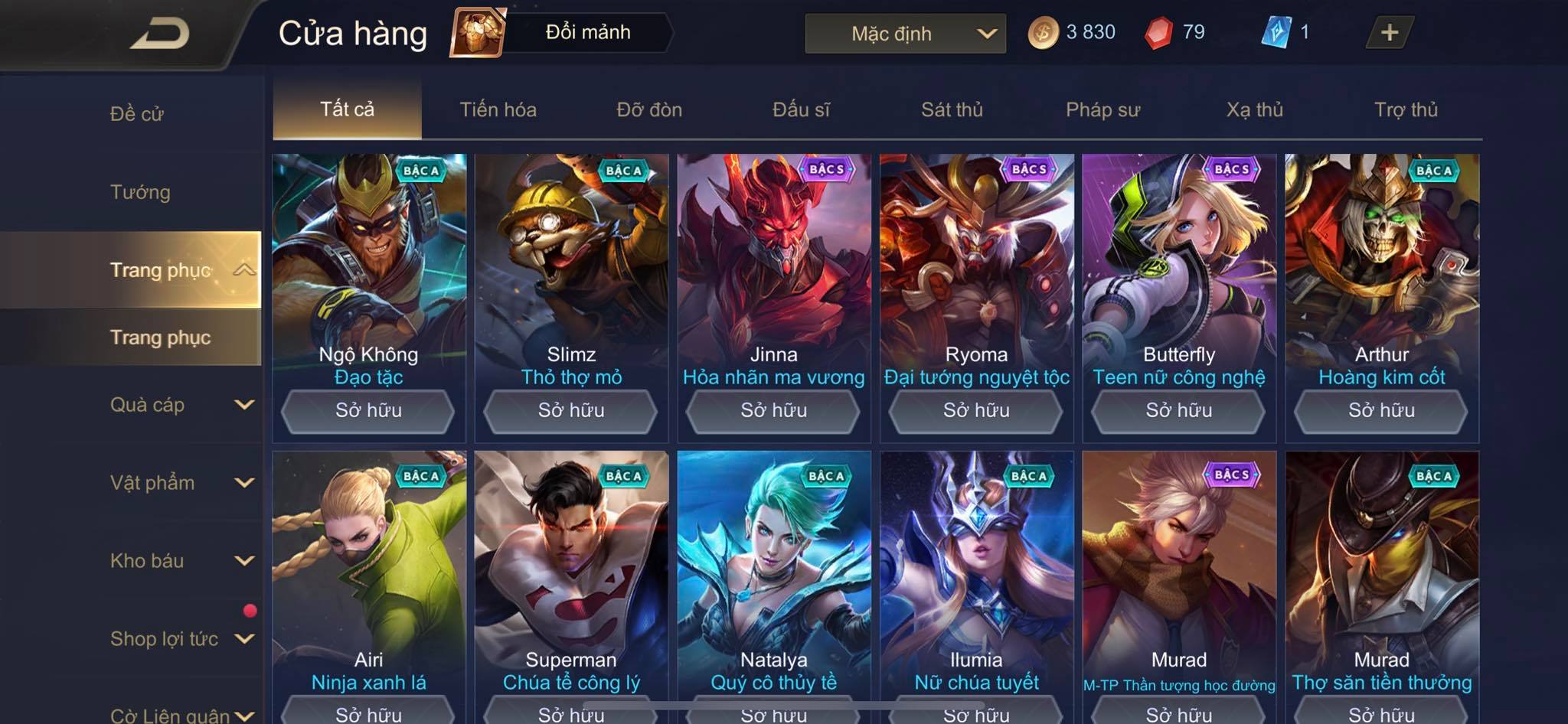Add currency with the plus button
Image resolution: width=1568 pixels, height=724 pixels.
[x=1389, y=33]
